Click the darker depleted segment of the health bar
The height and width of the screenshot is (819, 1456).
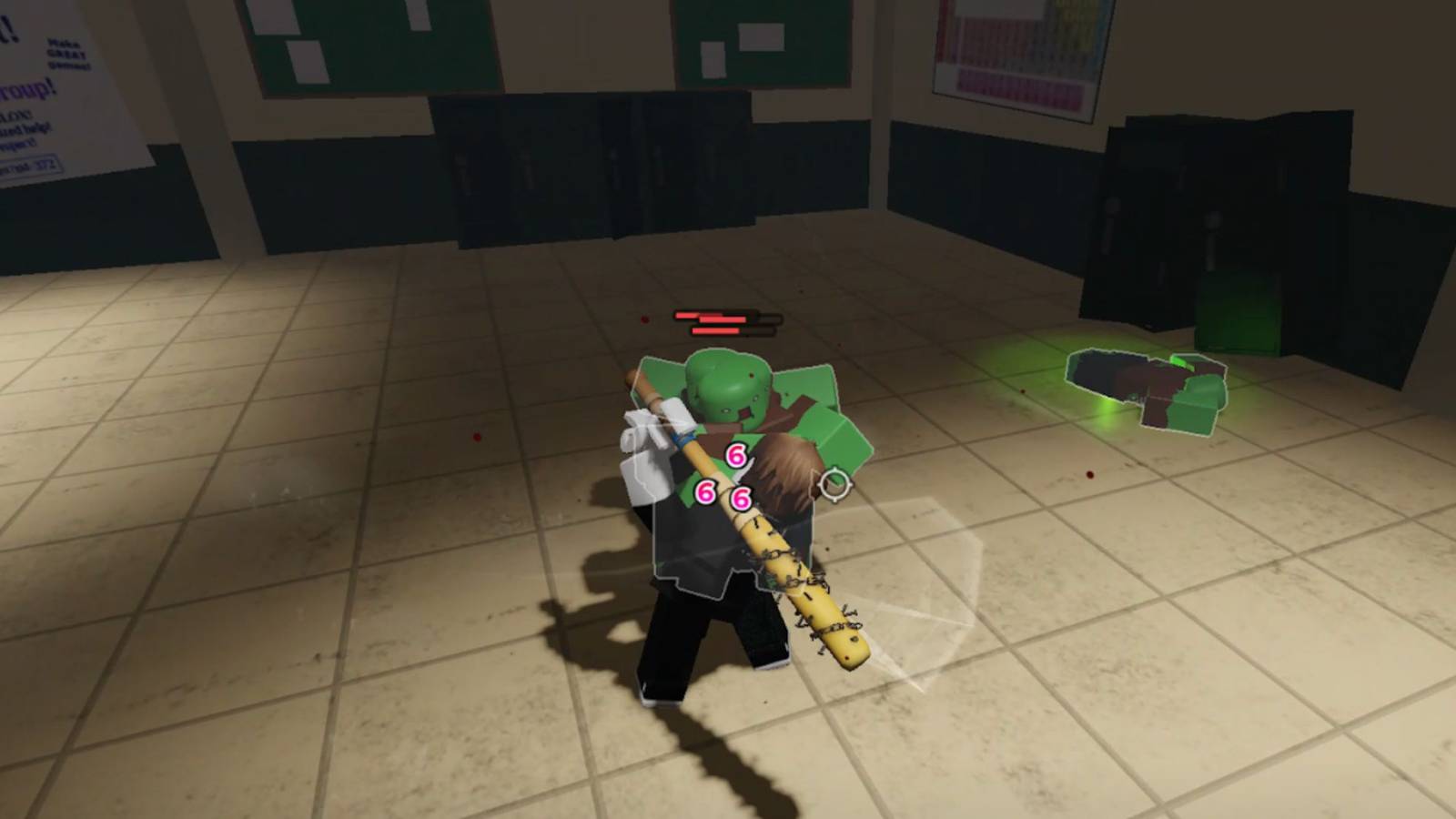(769, 320)
